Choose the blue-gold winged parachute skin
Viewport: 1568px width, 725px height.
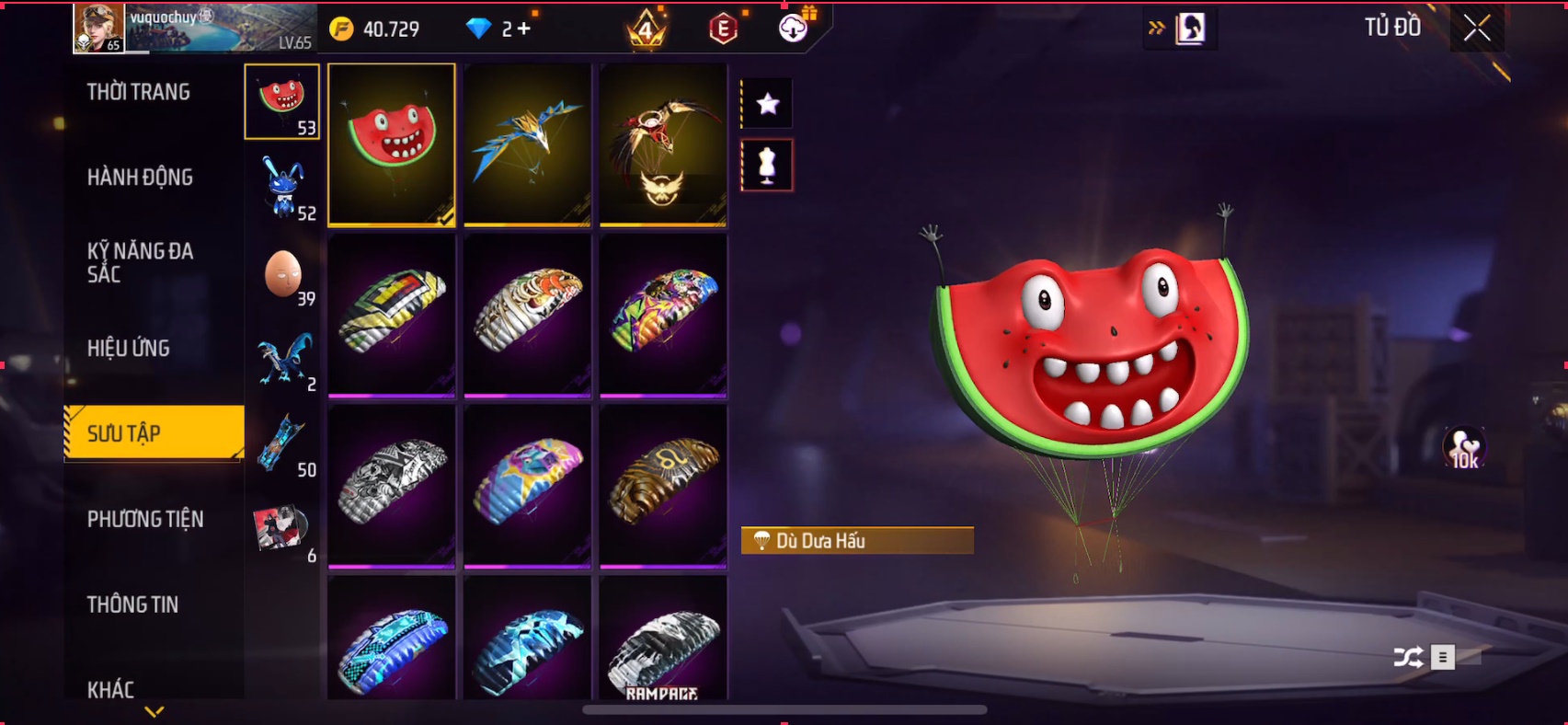tap(527, 144)
